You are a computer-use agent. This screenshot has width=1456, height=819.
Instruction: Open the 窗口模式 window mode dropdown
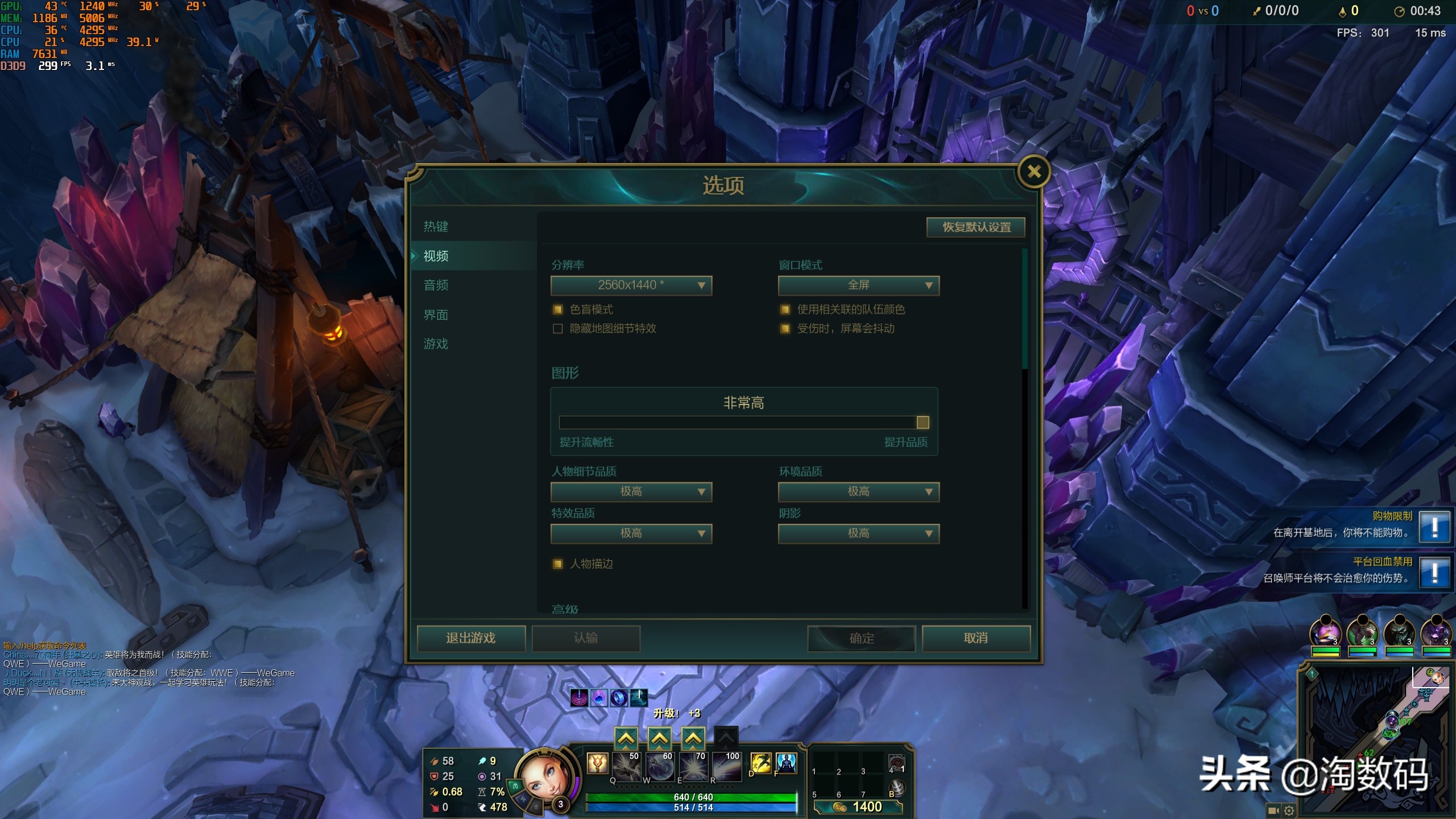(x=858, y=286)
